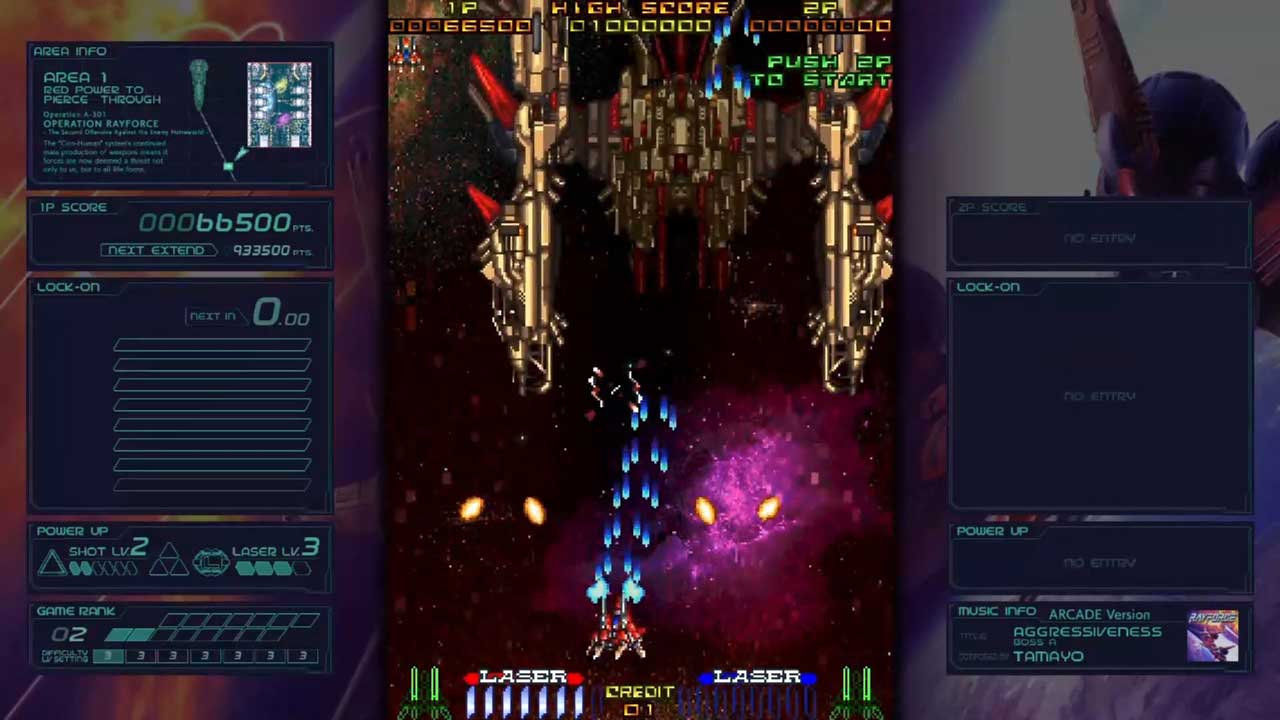Click the Shot level triangle icon

pos(51,563)
